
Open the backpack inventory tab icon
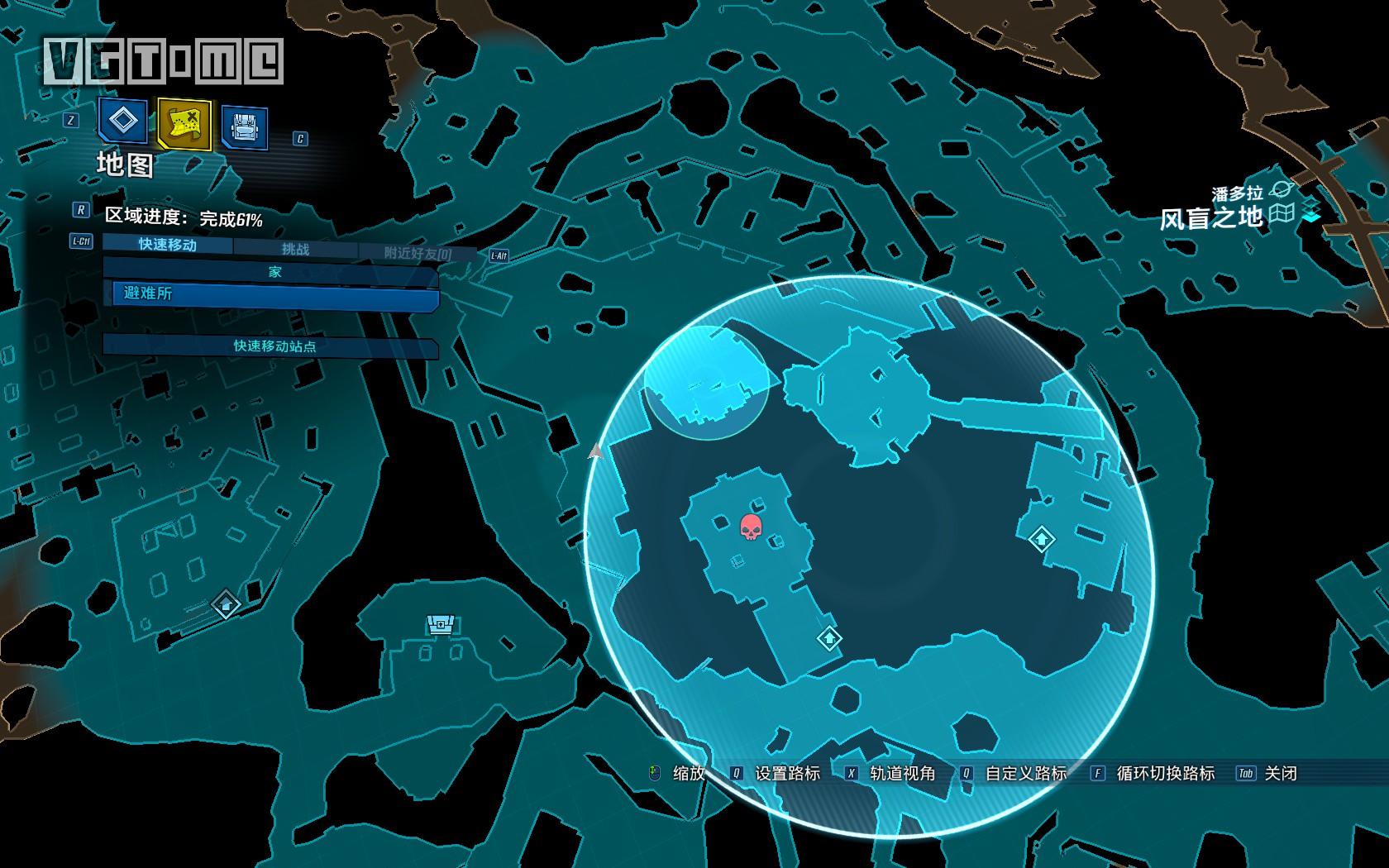tap(244, 126)
